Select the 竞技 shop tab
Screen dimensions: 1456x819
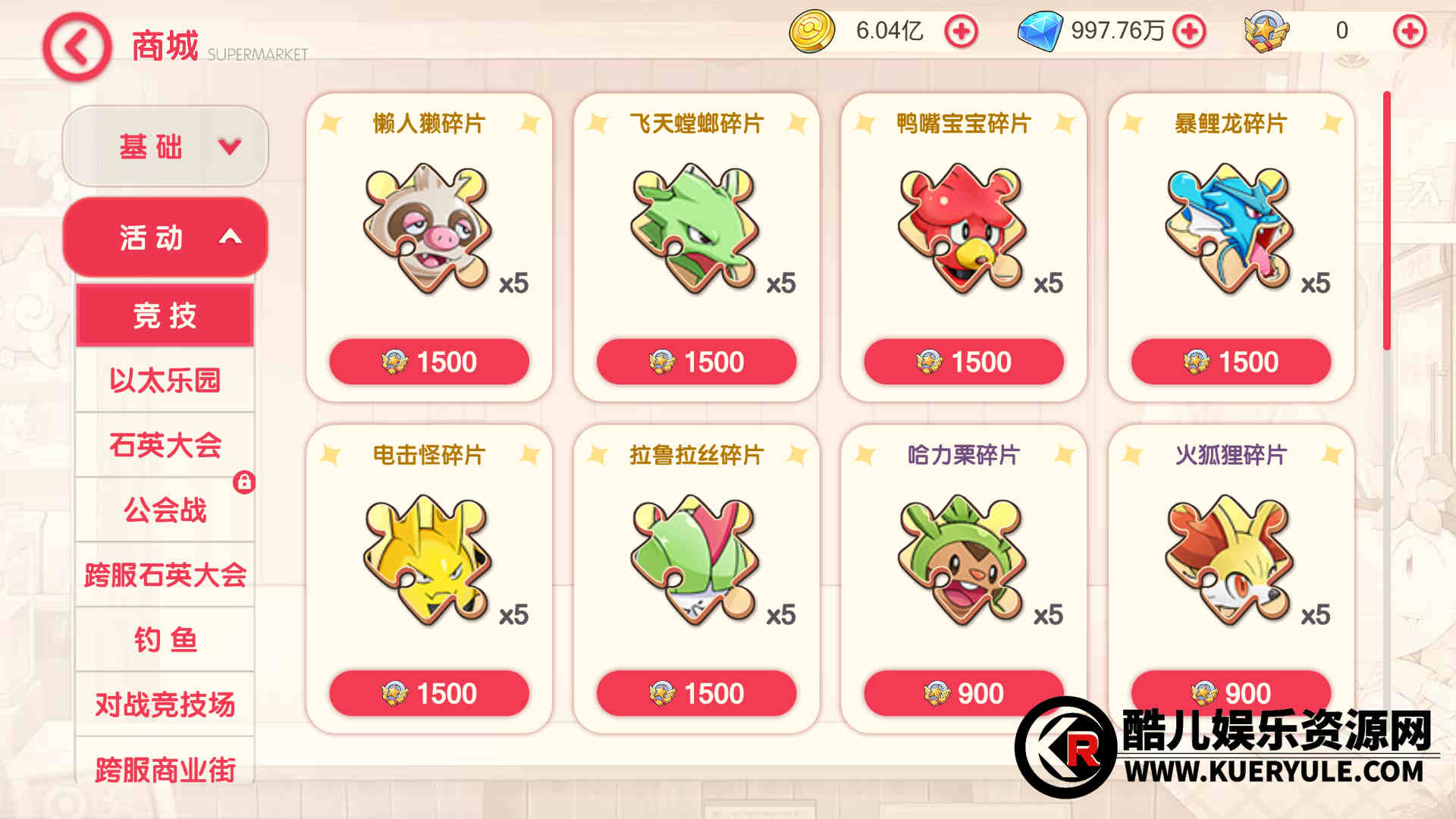click(165, 315)
